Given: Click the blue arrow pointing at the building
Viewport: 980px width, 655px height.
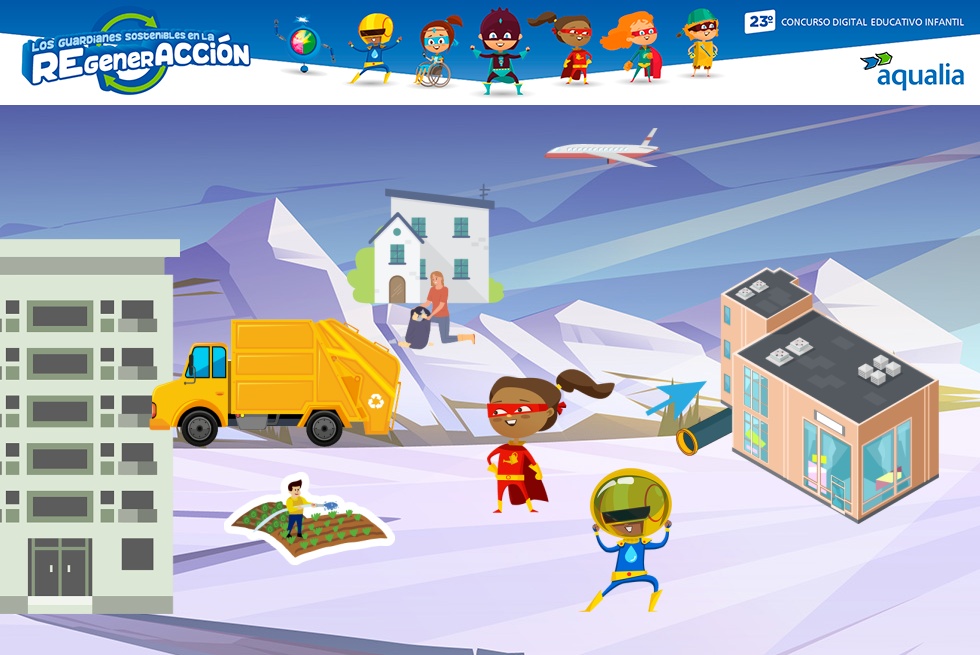Looking at the screenshot, I should pyautogui.click(x=674, y=397).
